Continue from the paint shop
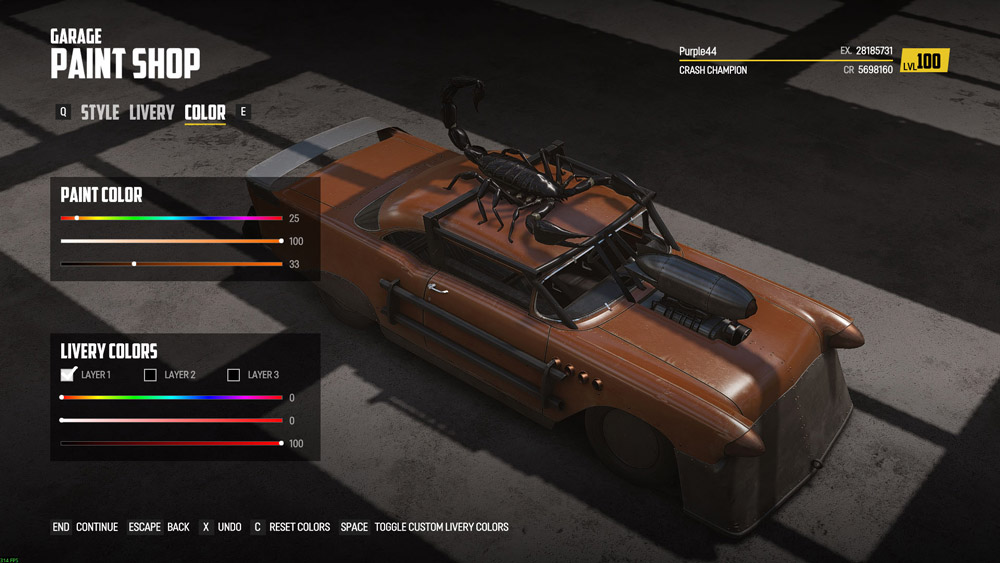Screen dimensions: 1000x563 (85, 527)
